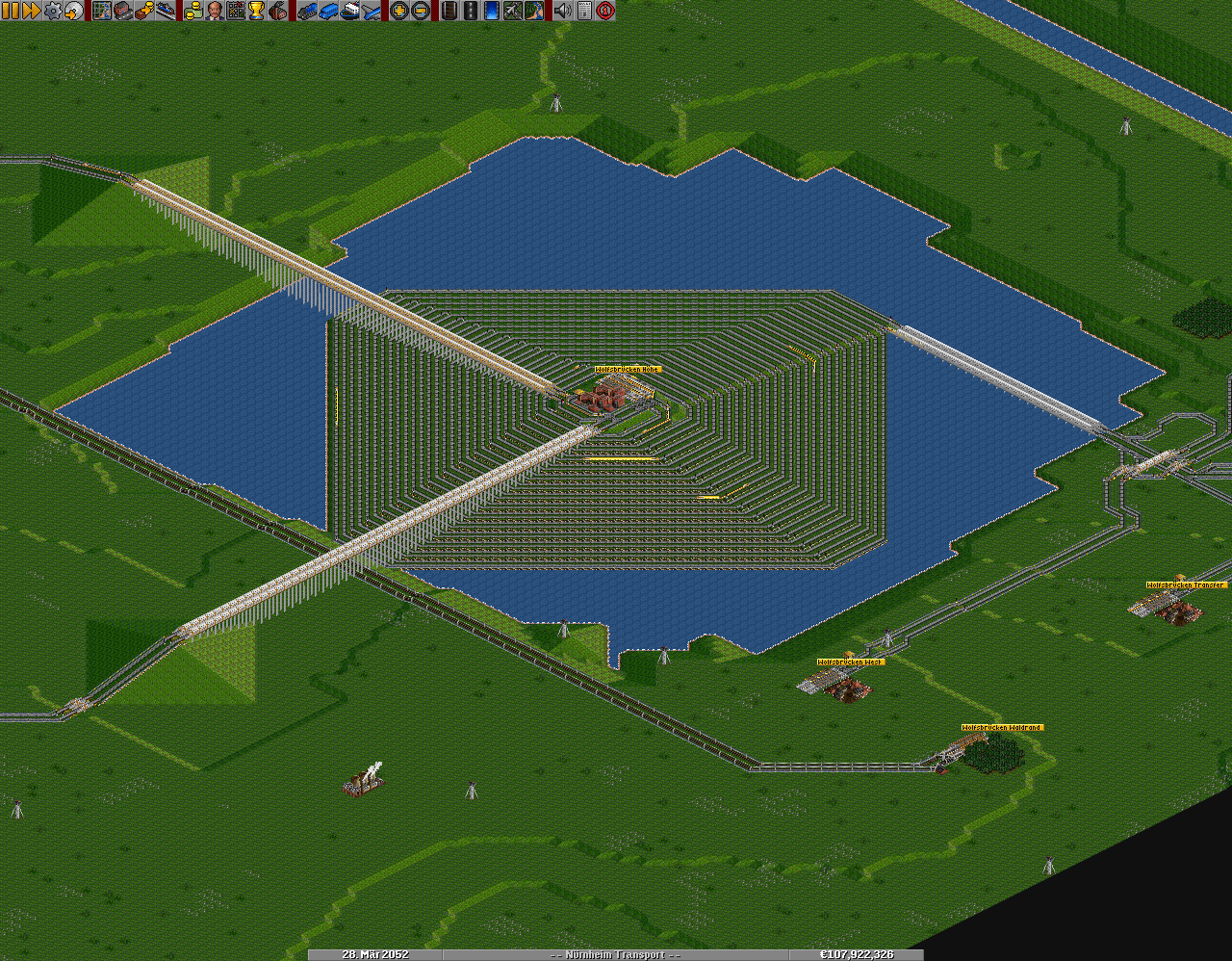Open sound and music options speaker
The height and width of the screenshot is (961, 1232).
(562, 11)
